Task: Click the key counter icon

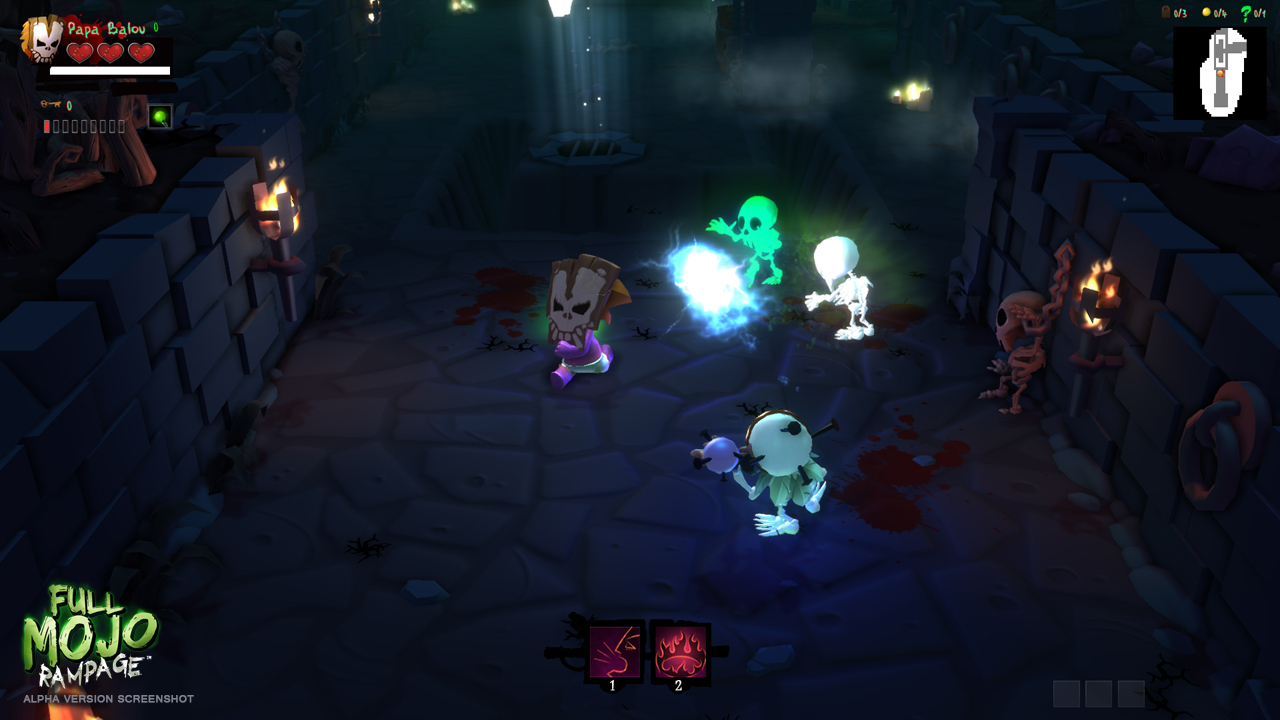Action: pyautogui.click(x=49, y=105)
